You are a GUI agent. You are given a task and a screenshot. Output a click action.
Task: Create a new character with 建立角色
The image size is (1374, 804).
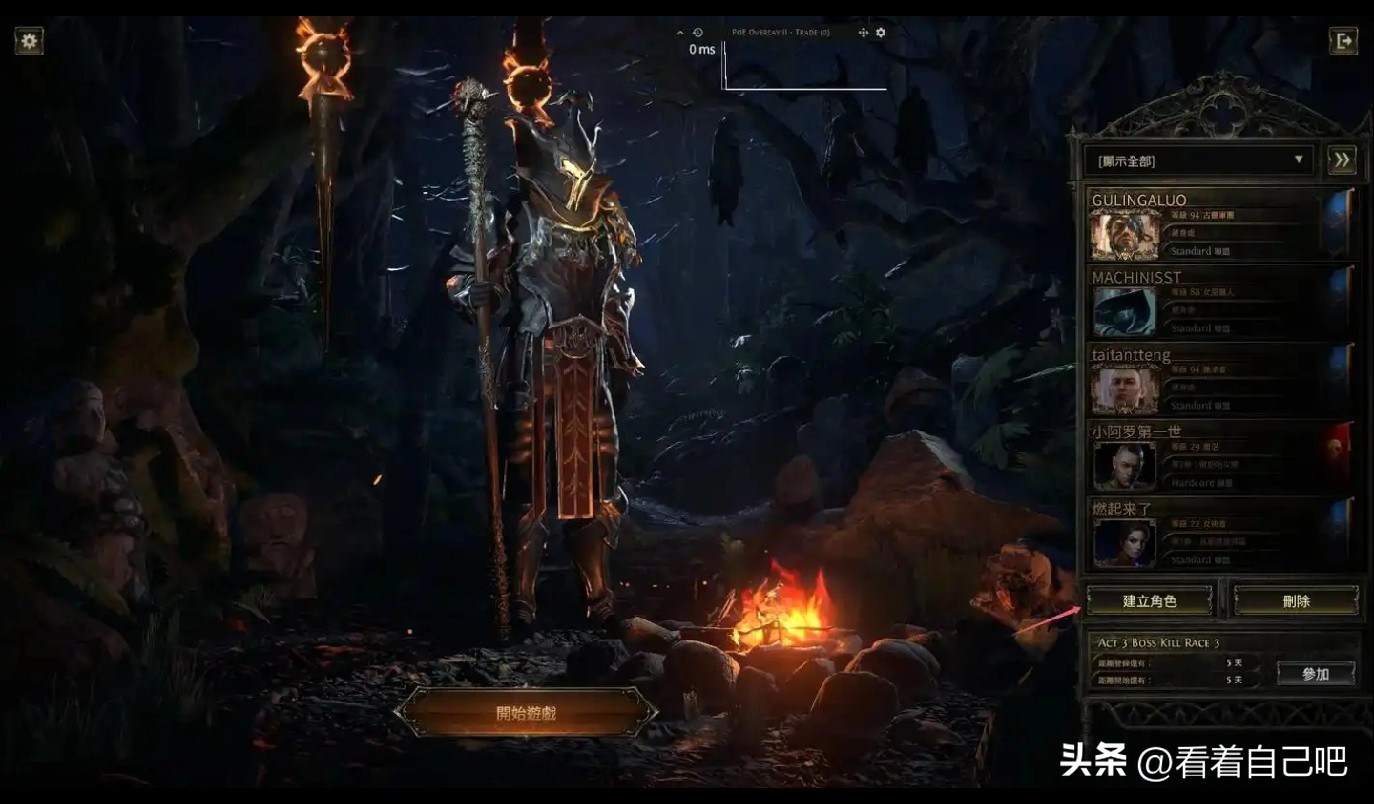point(1150,601)
